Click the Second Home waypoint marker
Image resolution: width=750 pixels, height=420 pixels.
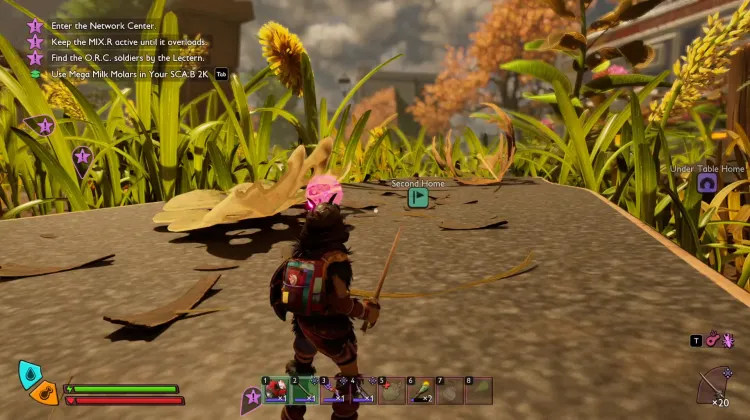418,197
